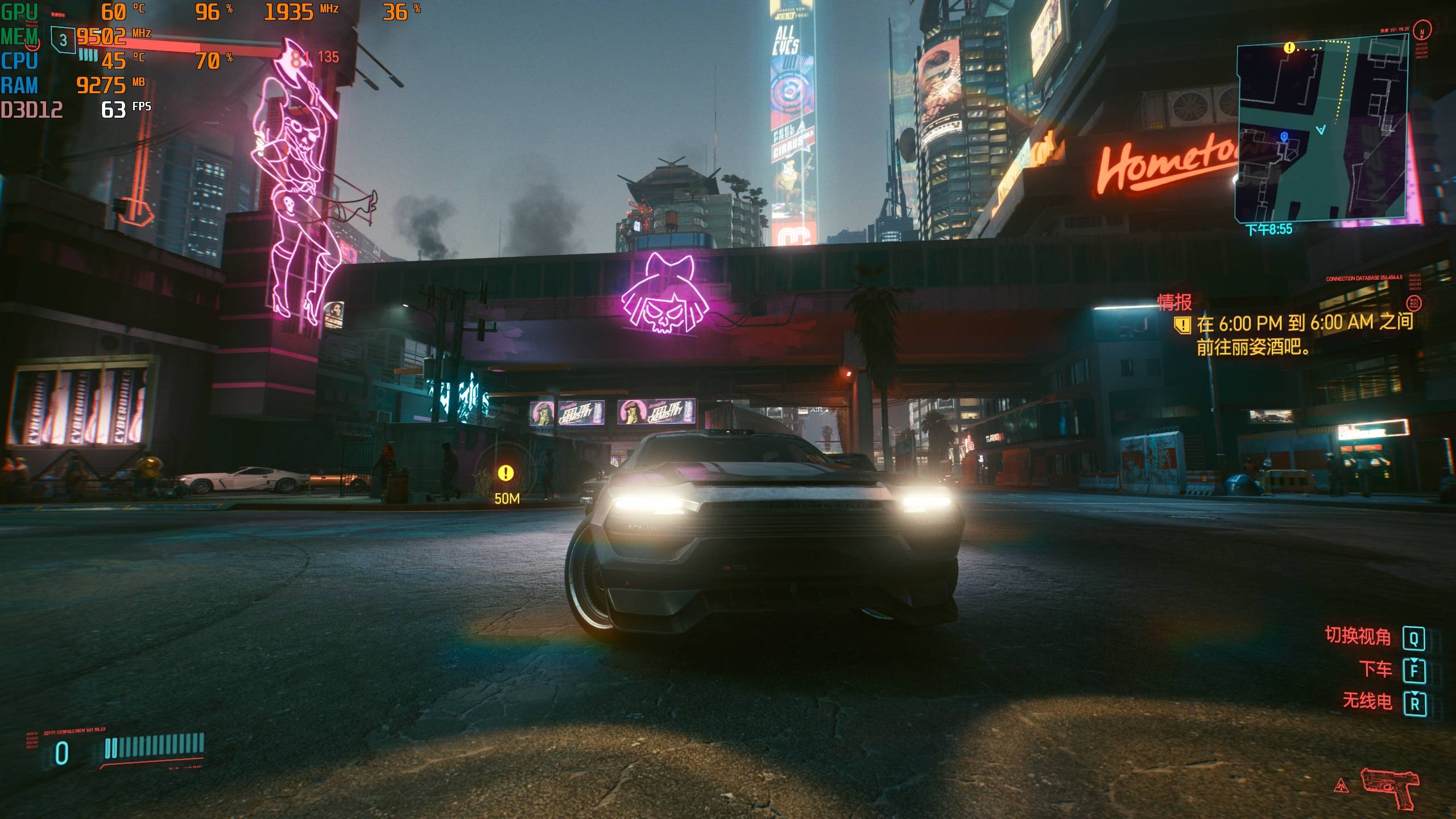Select the yellow quest marker on the minimap
This screenshot has height=819, width=1456.
coord(1289,48)
